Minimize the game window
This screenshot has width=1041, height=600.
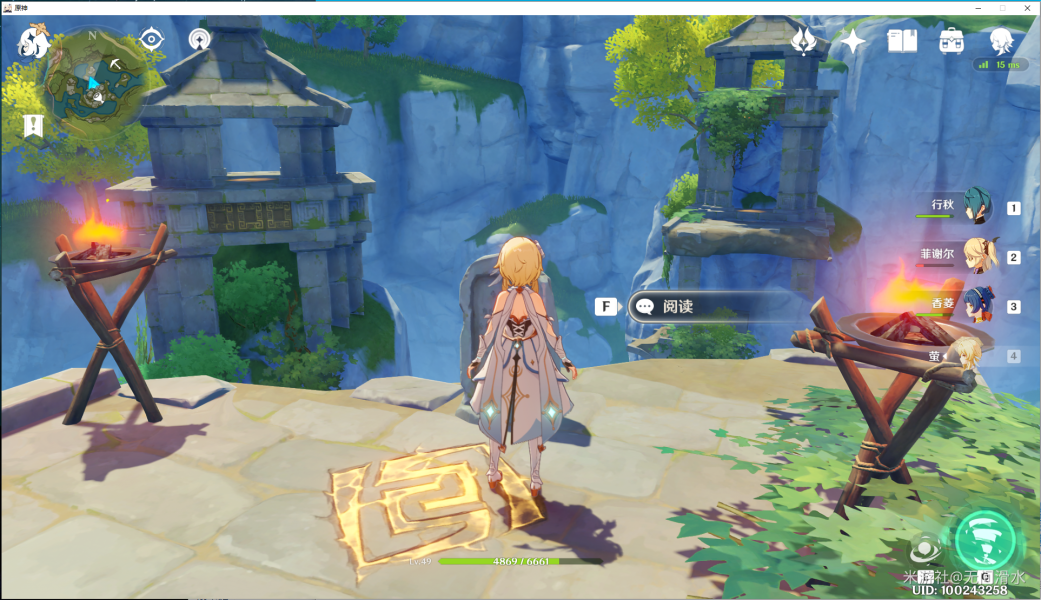click(x=974, y=7)
